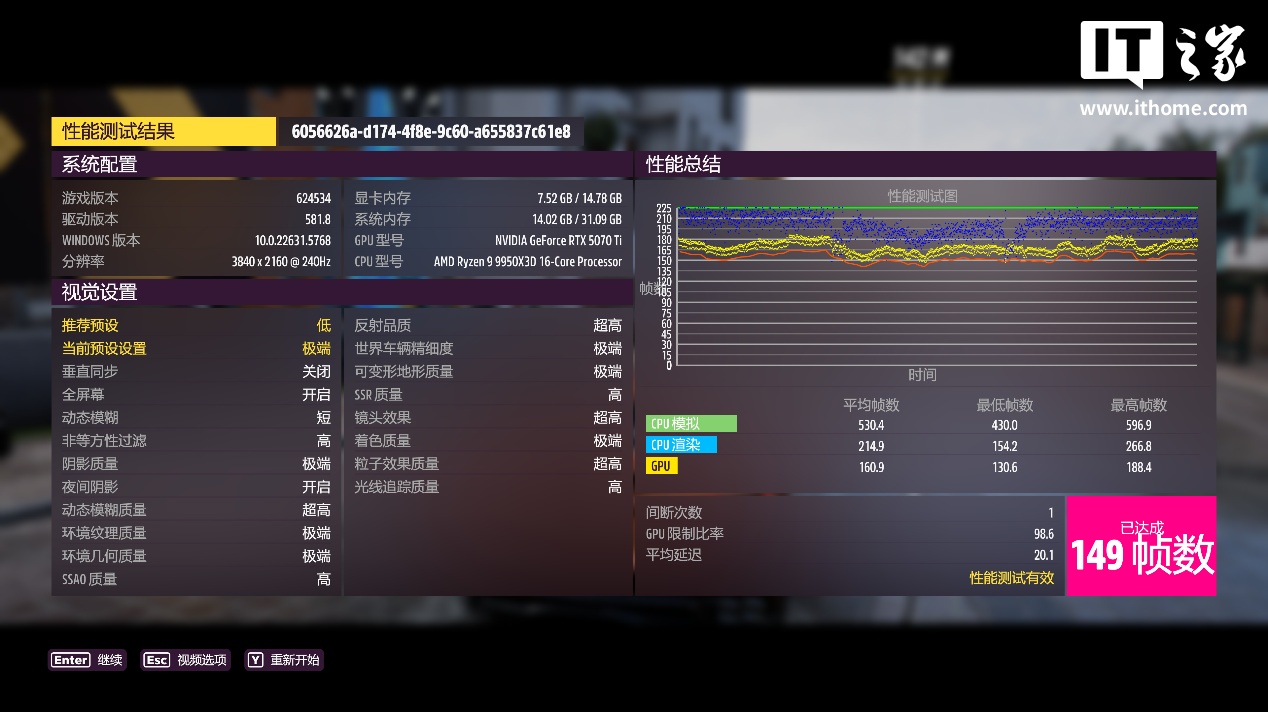Open 视频选项 video options
The image size is (1268, 712).
pos(186,660)
